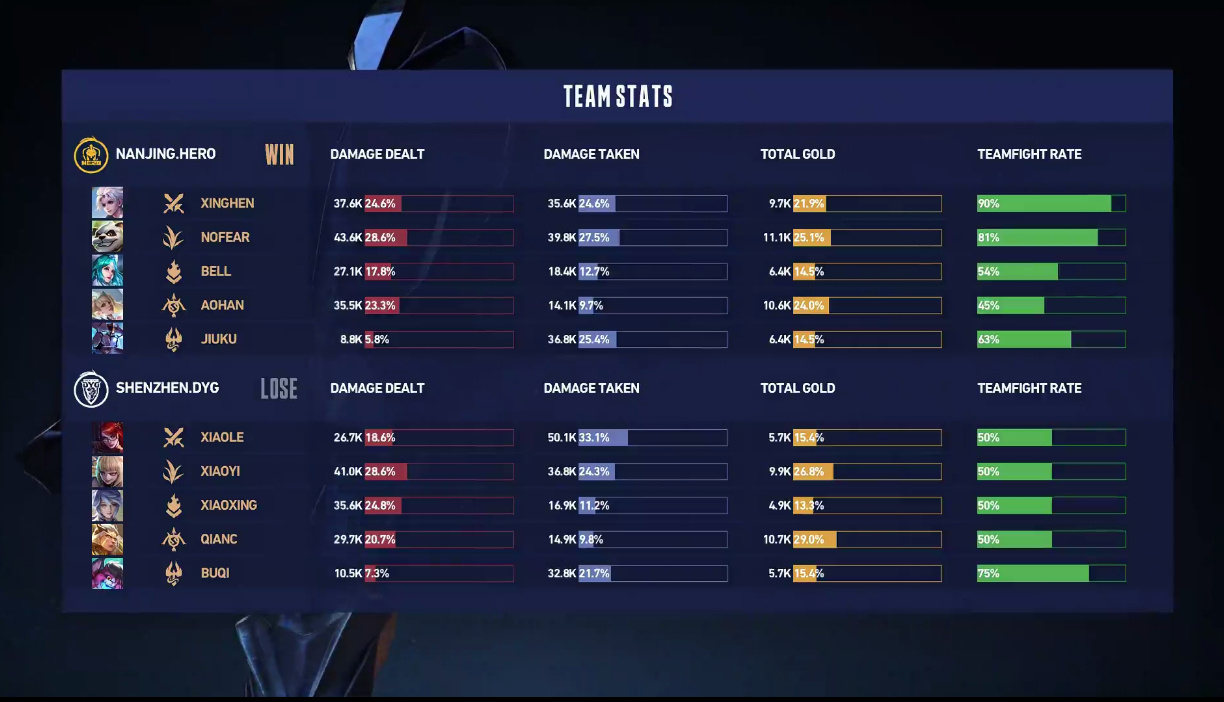Open XIAOLE's red-haired hero portrait
Screen dimensions: 1224x702
[x=108, y=437]
